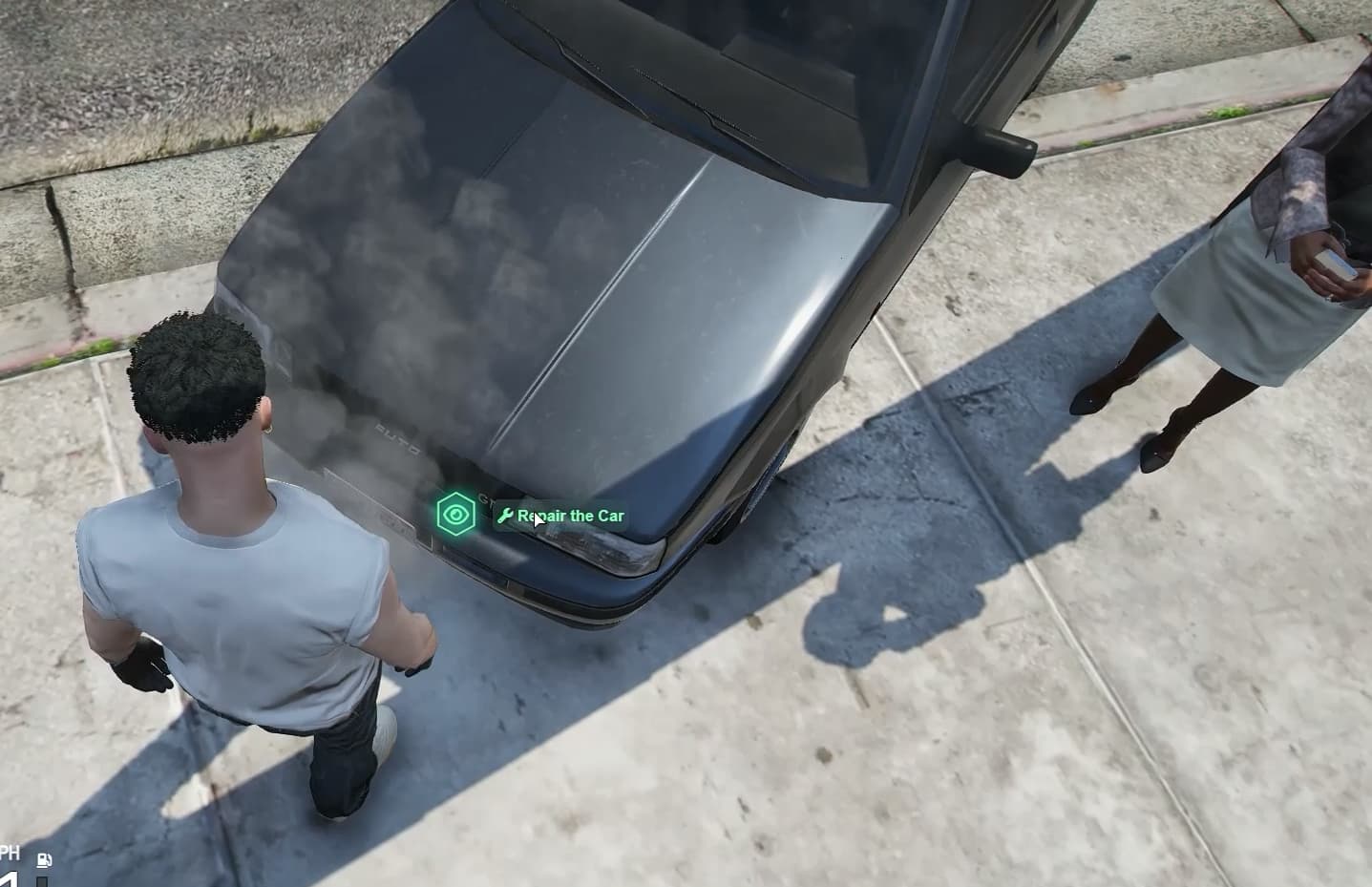Click the GT badge on the car's front
Viewport: 1372px width, 887px height.
pyautogui.click(x=487, y=498)
